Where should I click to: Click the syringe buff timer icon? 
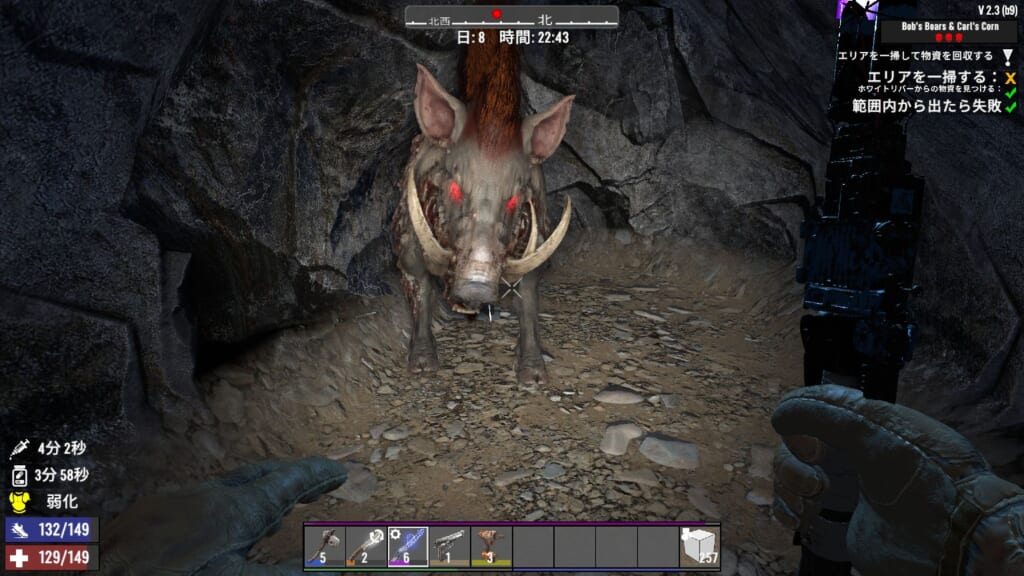click(x=18, y=450)
